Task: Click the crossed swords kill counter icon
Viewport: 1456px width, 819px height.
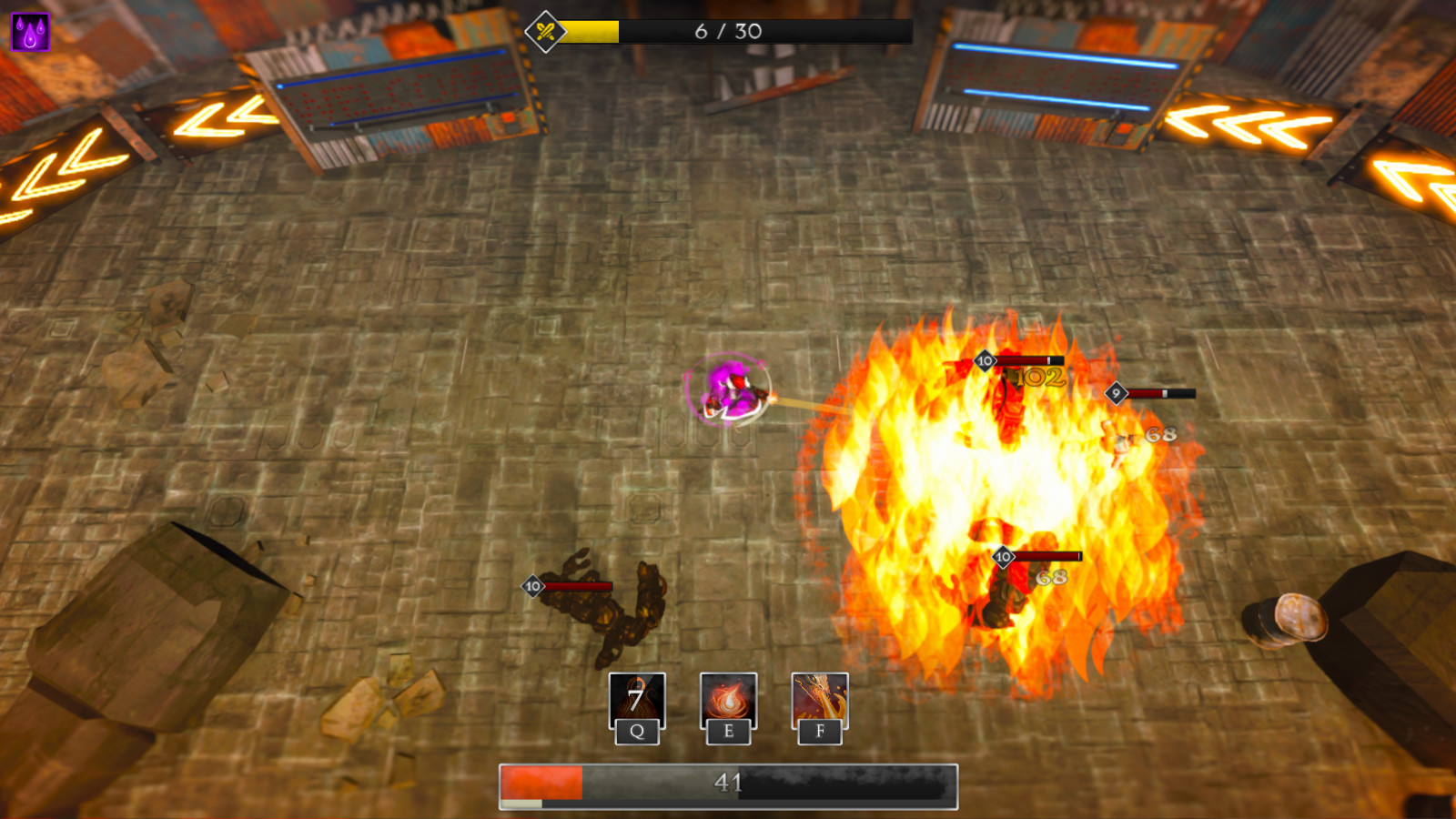Action: point(543,29)
